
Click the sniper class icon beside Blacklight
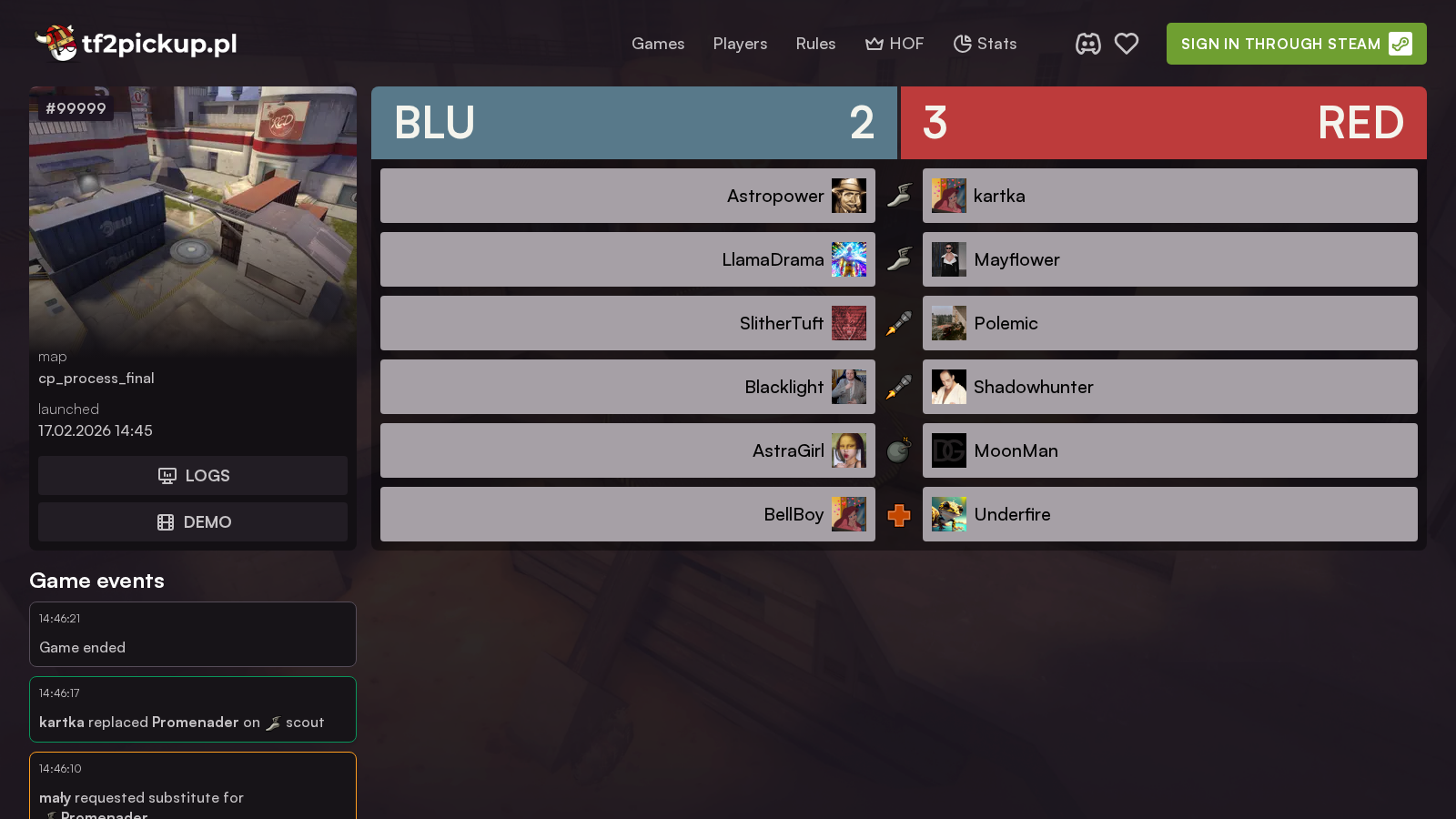click(899, 387)
